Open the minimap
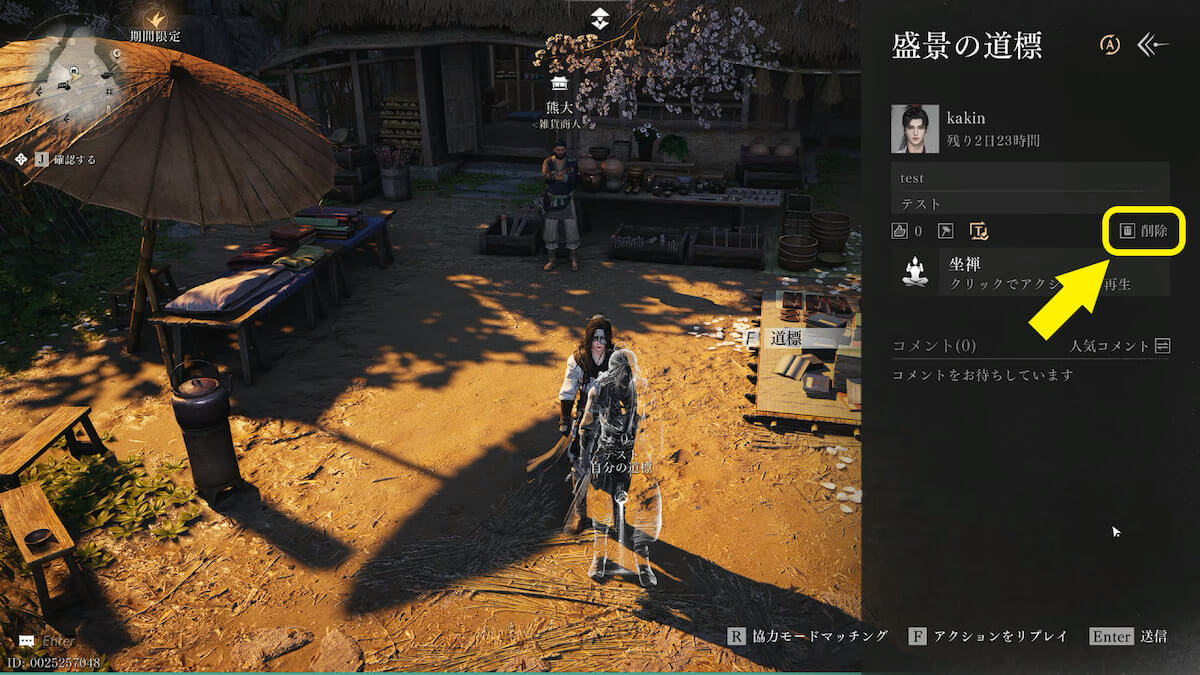1200x675 pixels. [75, 75]
